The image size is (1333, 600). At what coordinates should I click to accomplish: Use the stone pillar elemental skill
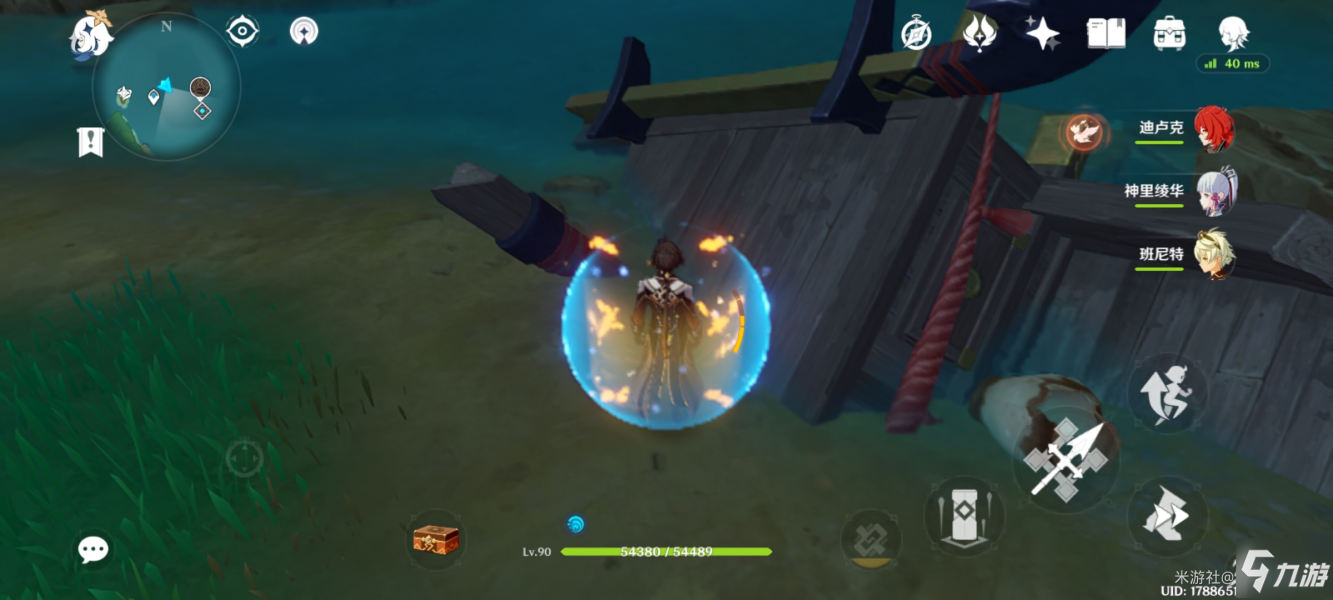(964, 515)
